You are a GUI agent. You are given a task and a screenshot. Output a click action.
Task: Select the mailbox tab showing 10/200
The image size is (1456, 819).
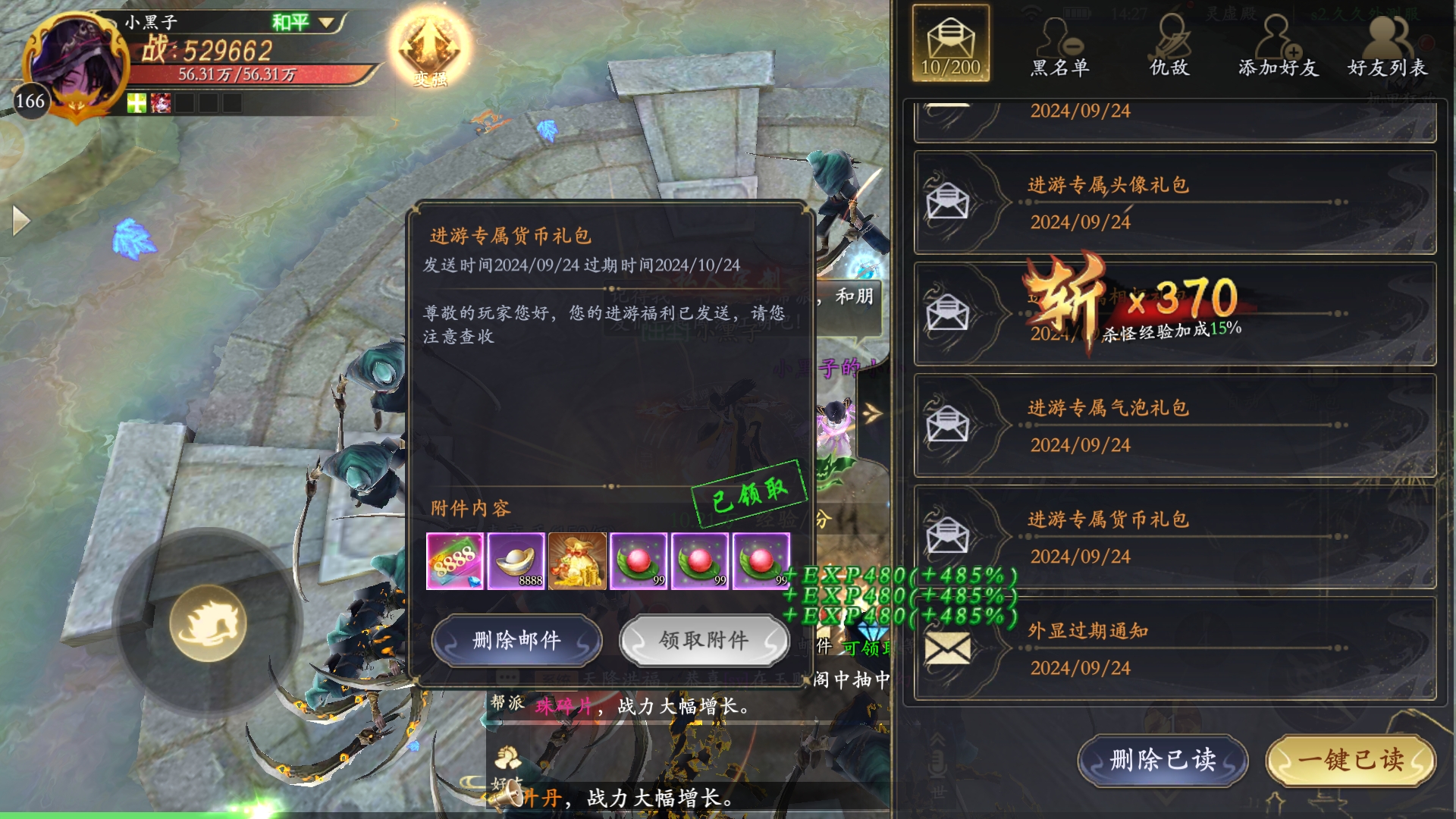coord(951,44)
